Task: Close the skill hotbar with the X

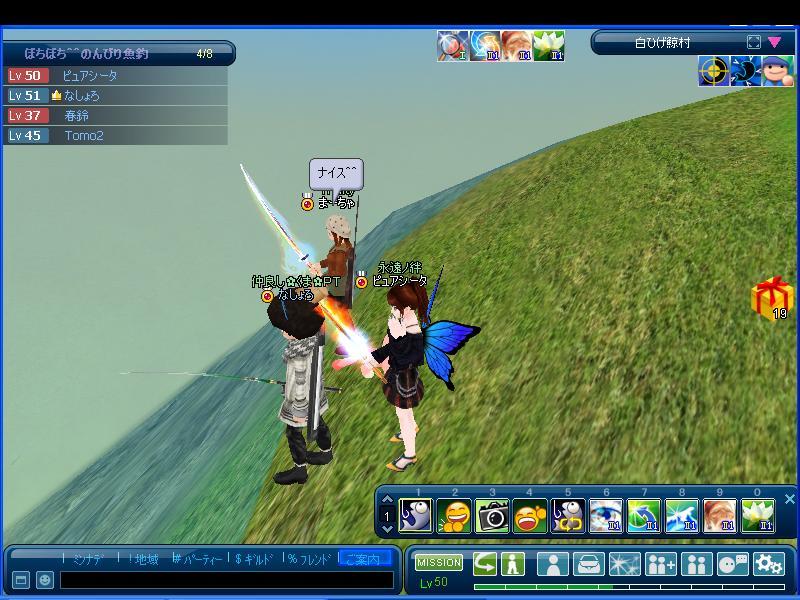Action: tap(789, 498)
